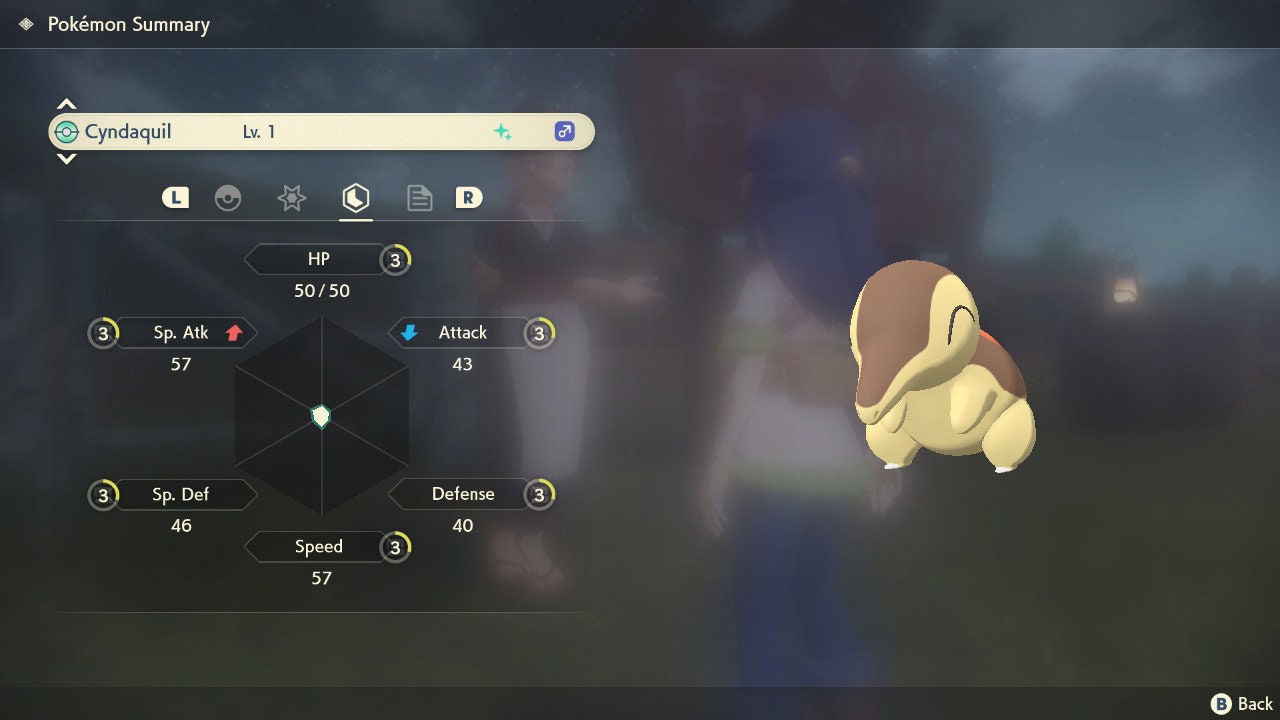Select the Cyndaquil name bar

click(320, 132)
